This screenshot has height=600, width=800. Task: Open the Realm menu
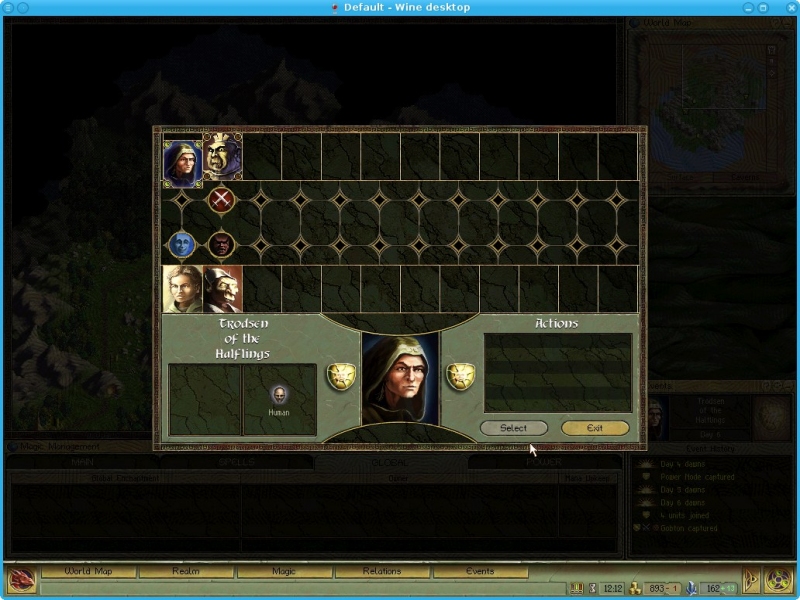186,571
